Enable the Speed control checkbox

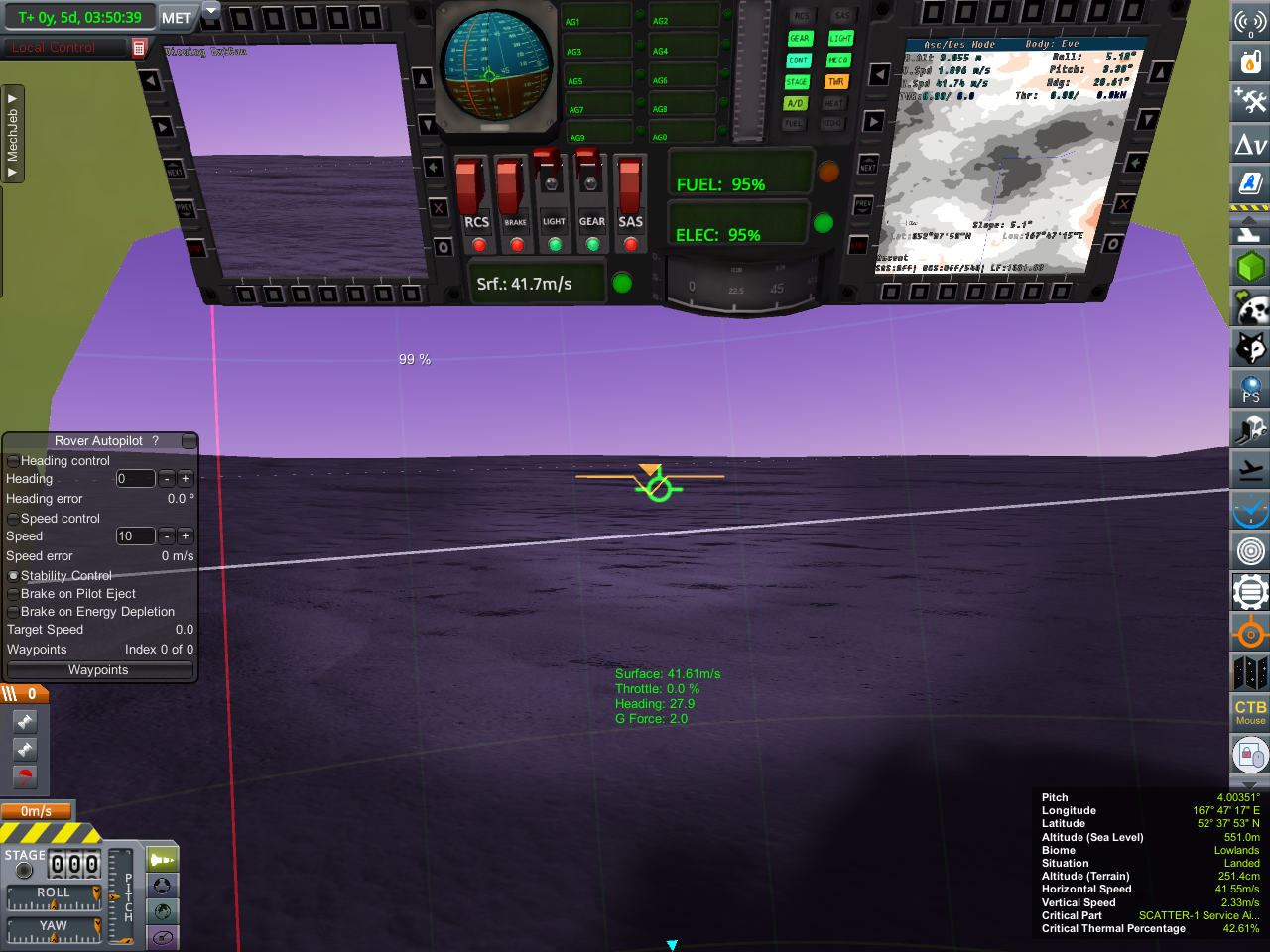pyautogui.click(x=13, y=519)
